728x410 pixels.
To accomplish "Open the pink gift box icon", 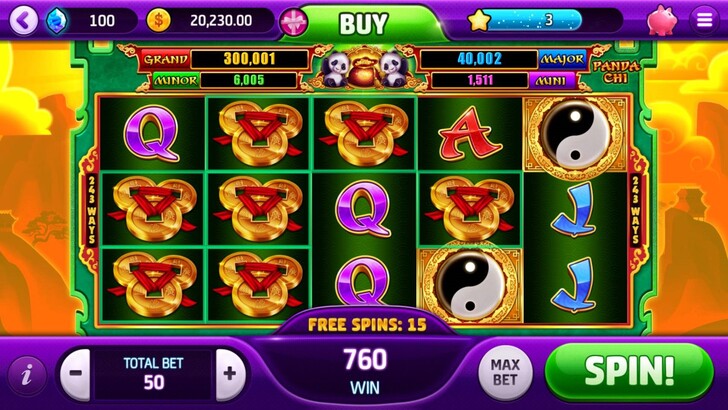I will [x=293, y=21].
